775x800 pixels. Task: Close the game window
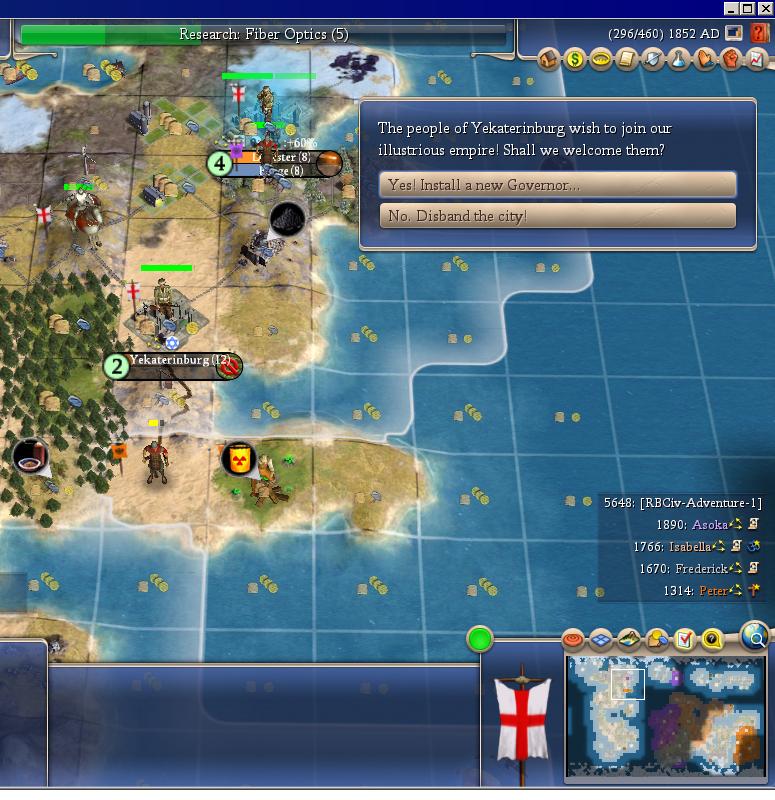click(764, 8)
